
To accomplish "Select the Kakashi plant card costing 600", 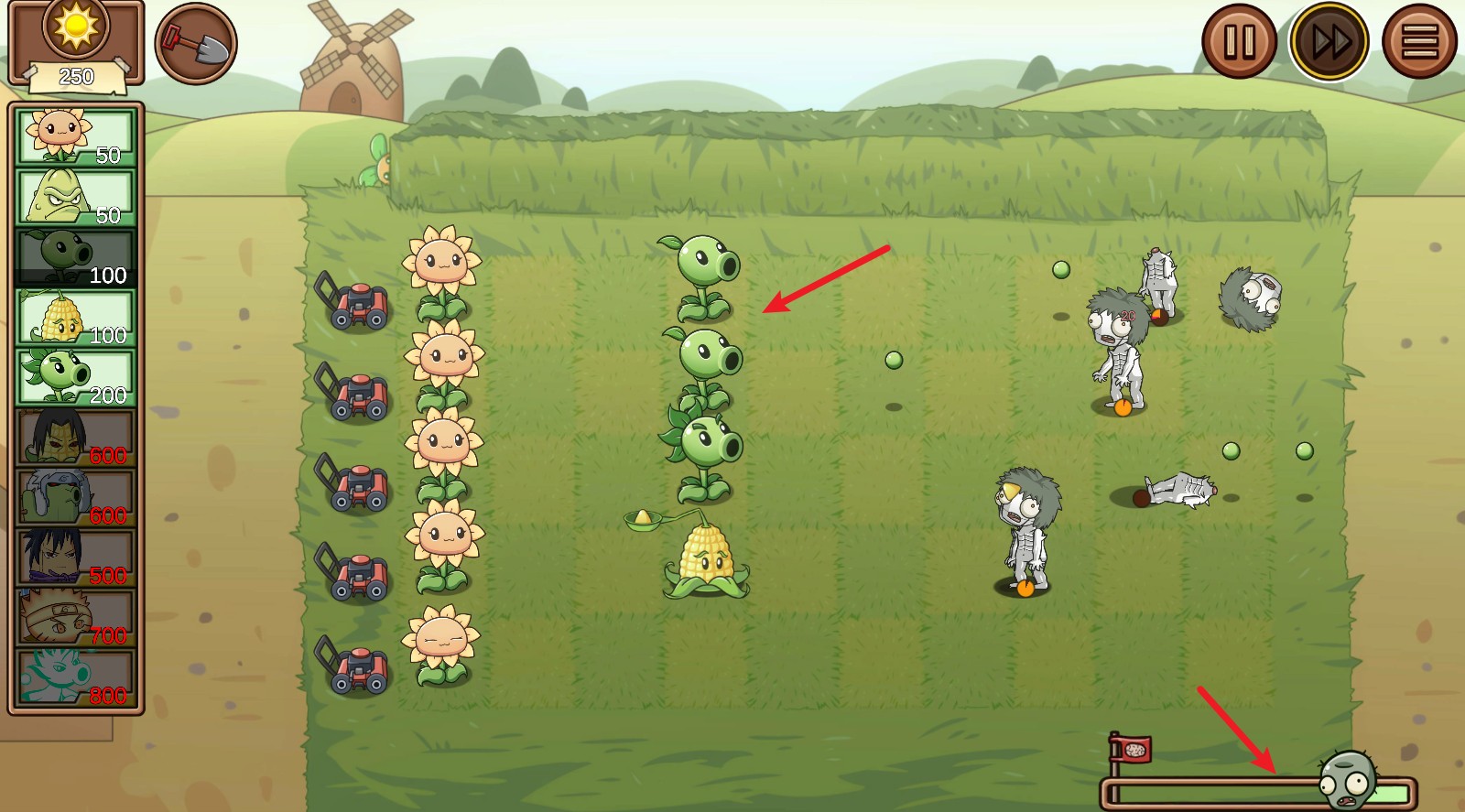I will 73,495.
